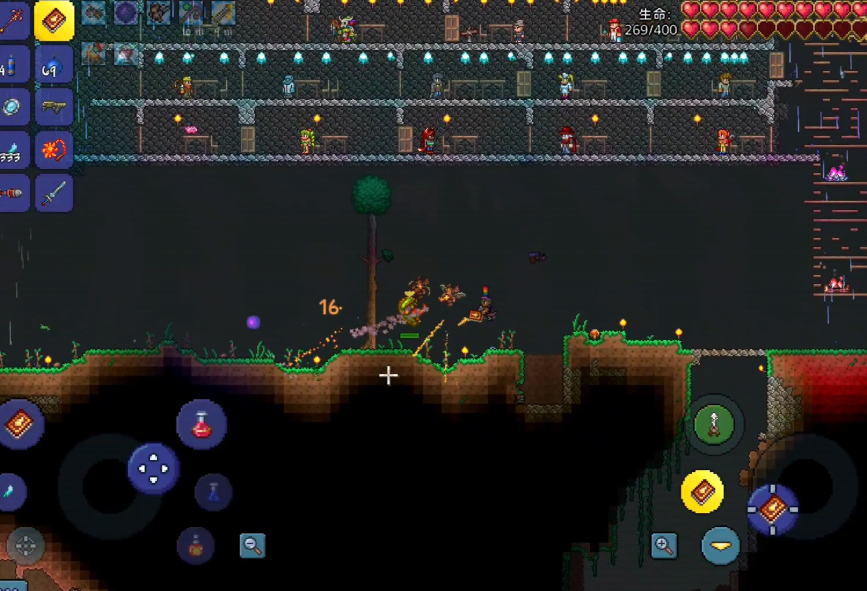Tap the teal drop-down arrow button
The width and height of the screenshot is (867, 591).
[x=720, y=545]
